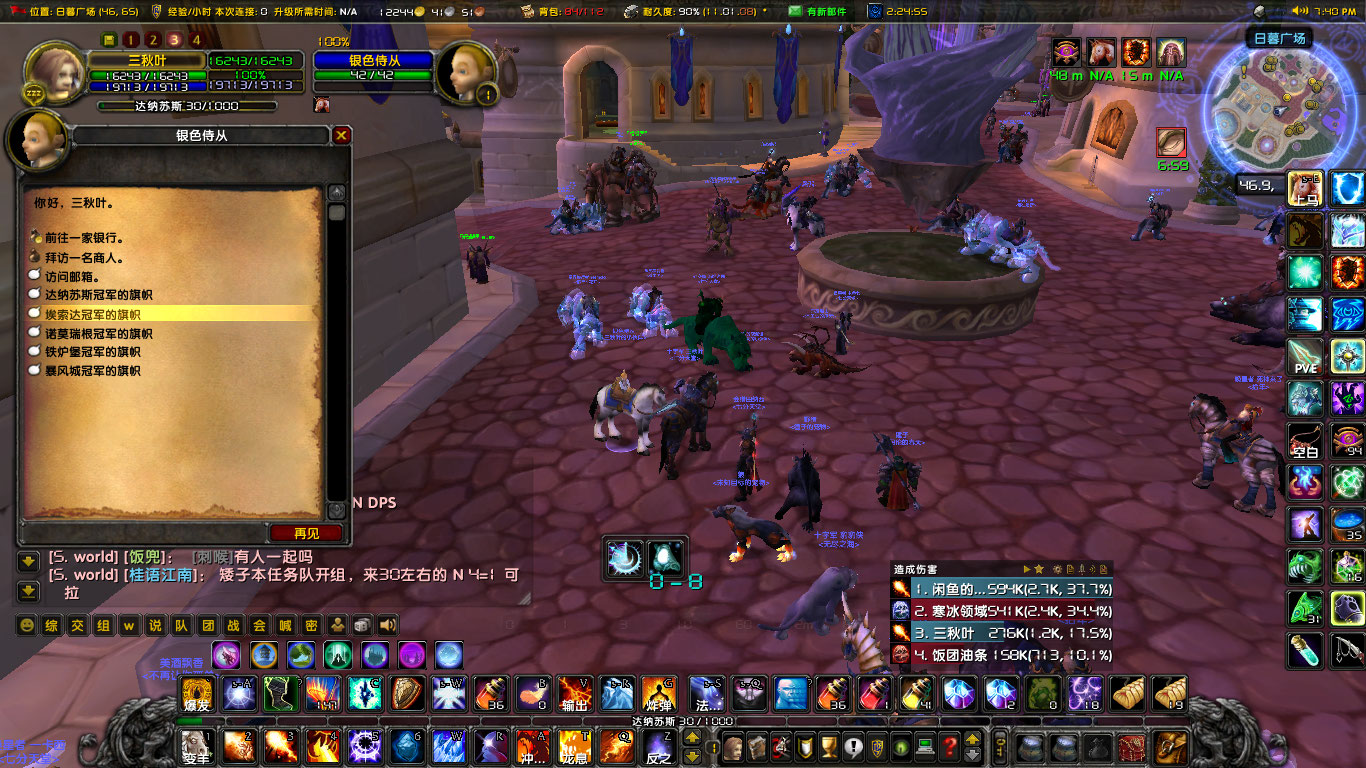This screenshot has height=768, width=1366.
Task: Toggle the speaker icon at the end of the chat bar
Action: (387, 624)
